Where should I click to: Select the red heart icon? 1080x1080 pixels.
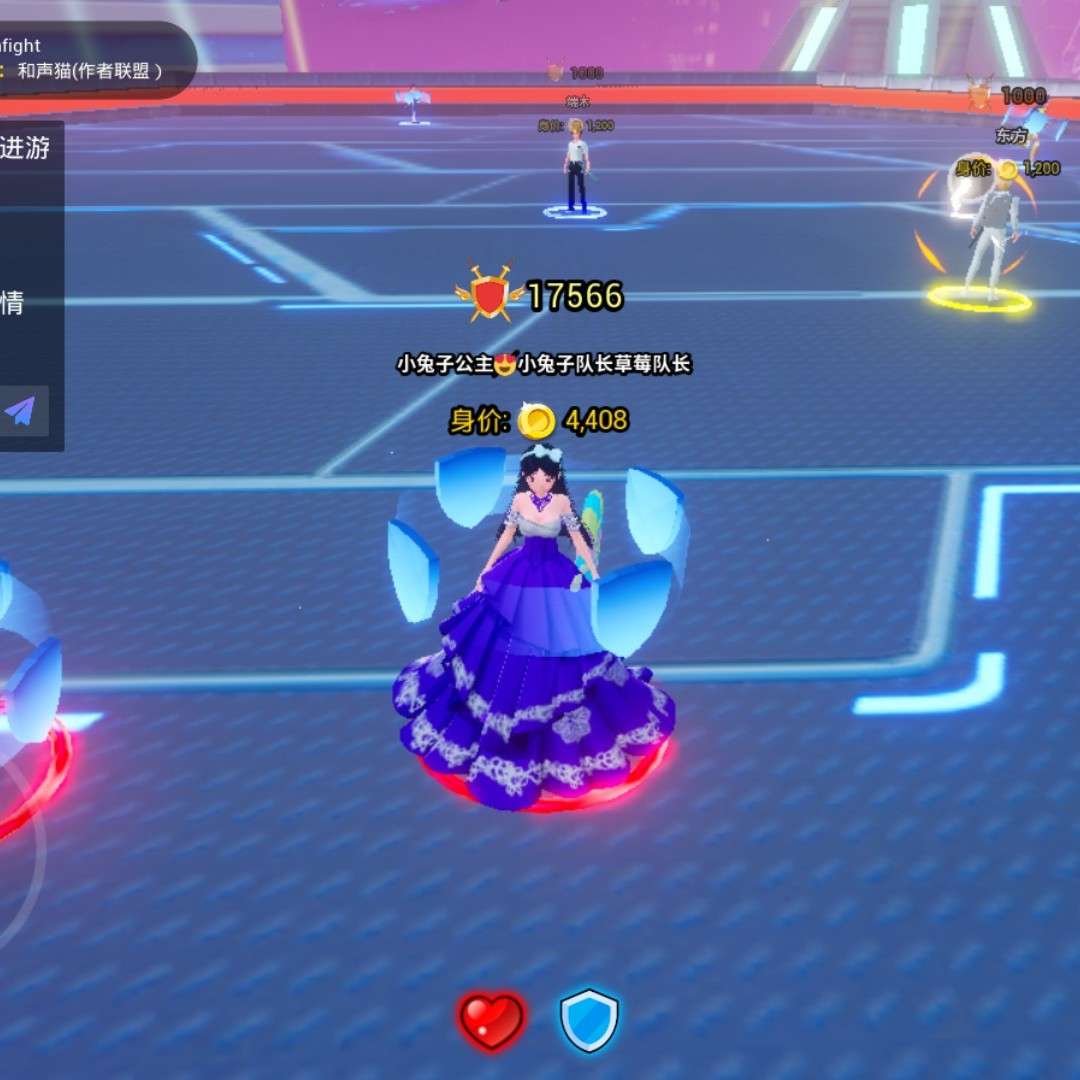coord(492,1021)
